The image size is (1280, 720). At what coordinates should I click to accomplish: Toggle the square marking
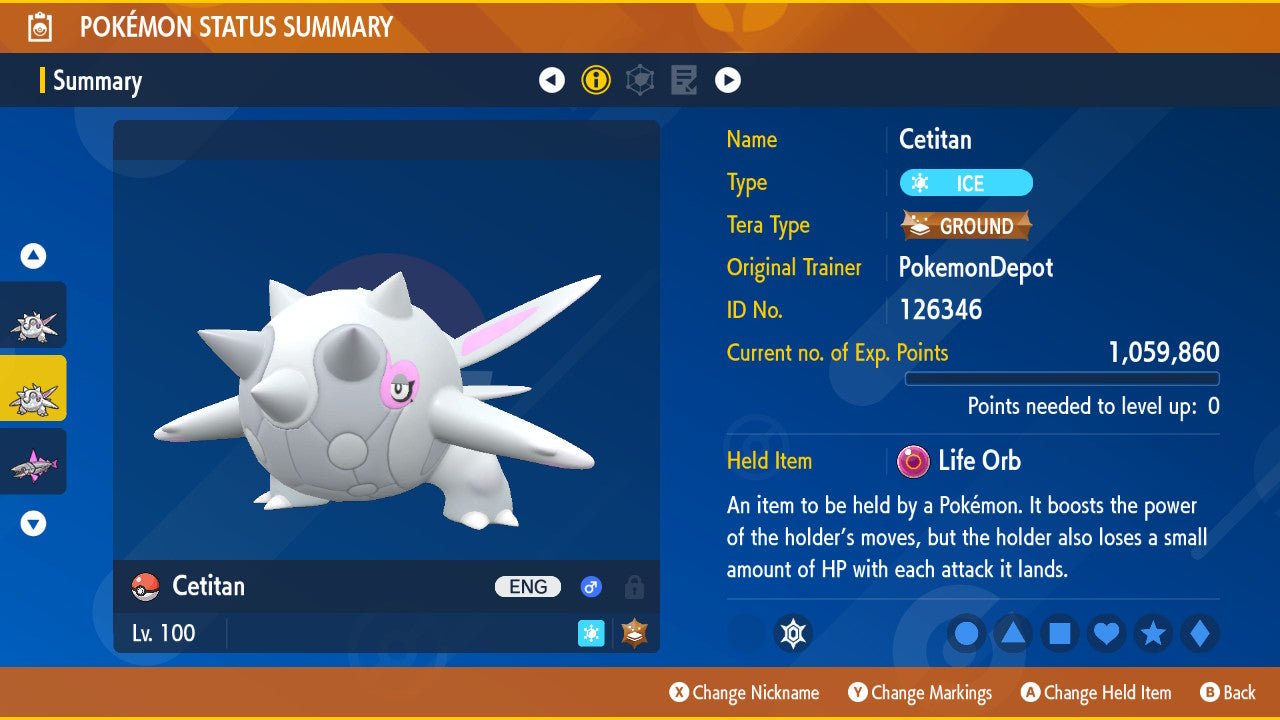pyautogui.click(x=1060, y=634)
